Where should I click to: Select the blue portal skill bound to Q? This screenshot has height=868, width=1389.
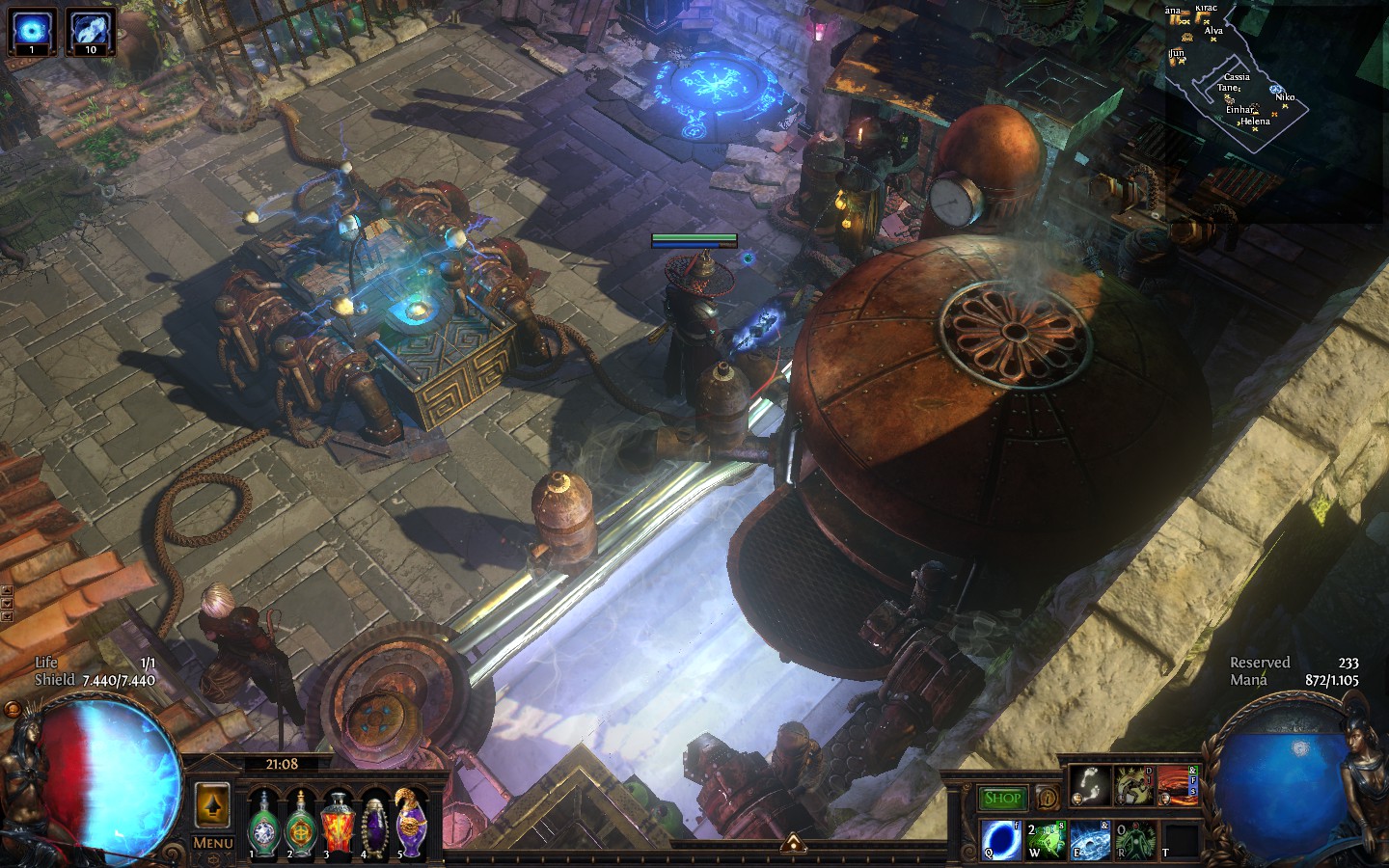[999, 839]
